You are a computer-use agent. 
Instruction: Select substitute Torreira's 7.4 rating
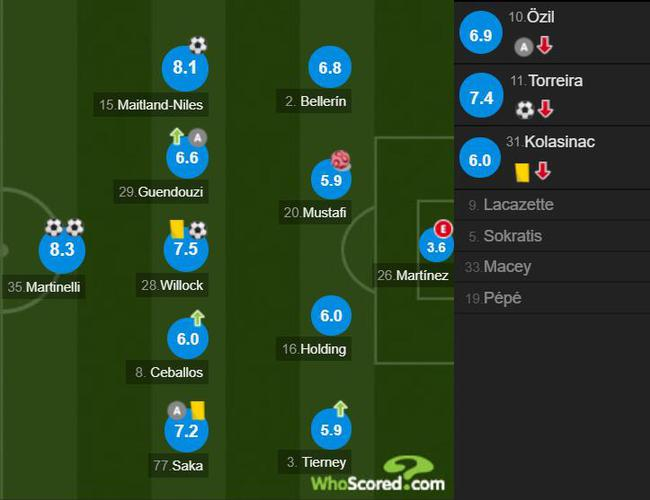pyautogui.click(x=478, y=97)
